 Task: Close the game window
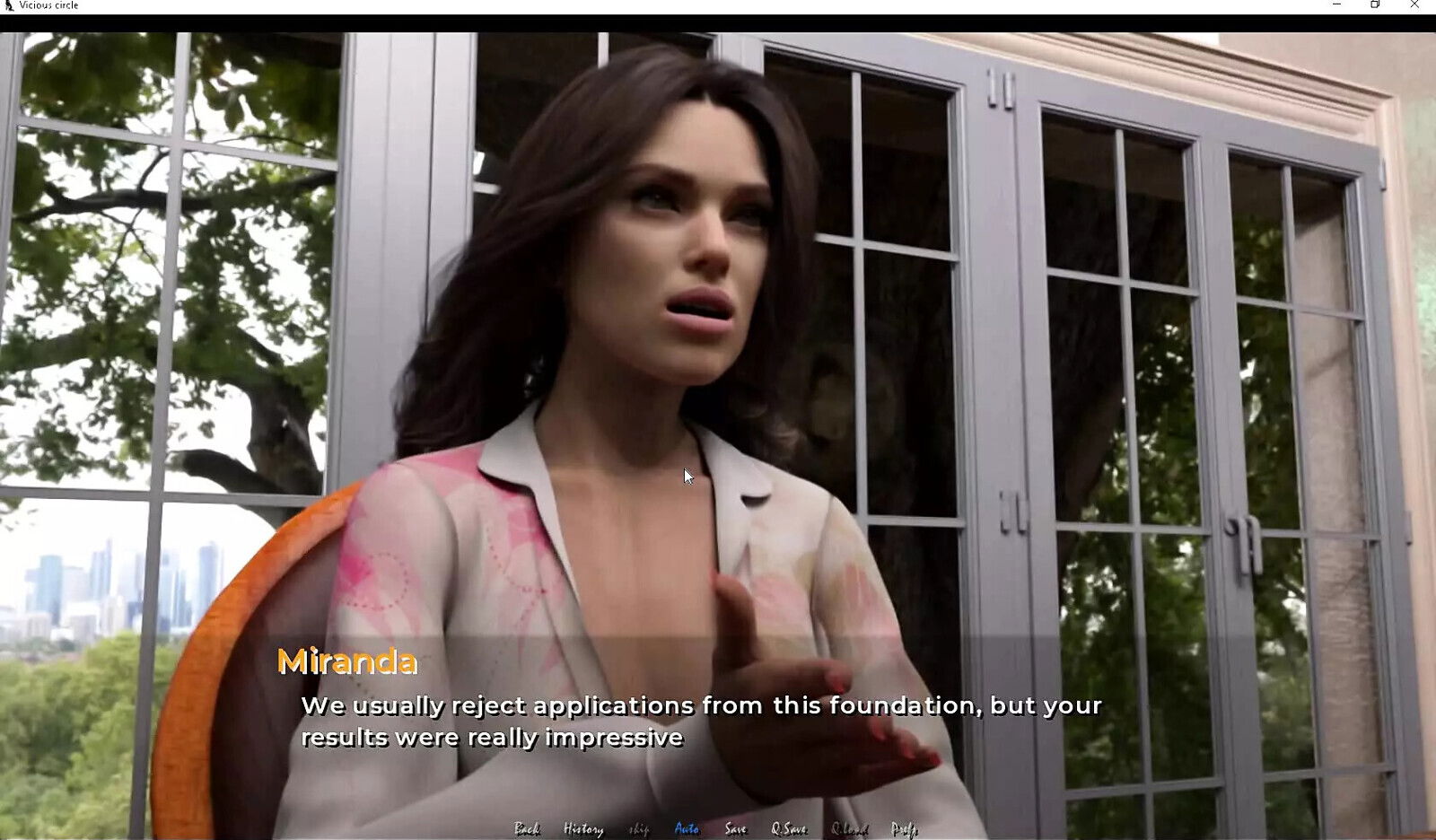click(1414, 5)
